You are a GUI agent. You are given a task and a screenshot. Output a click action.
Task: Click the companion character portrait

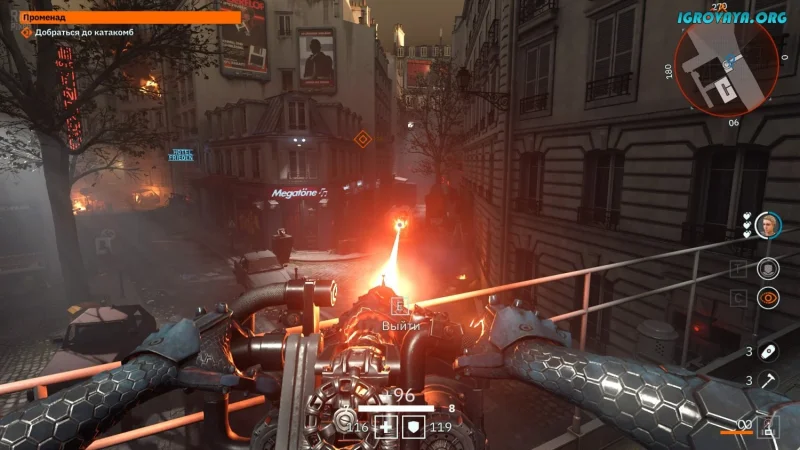pyautogui.click(x=768, y=224)
